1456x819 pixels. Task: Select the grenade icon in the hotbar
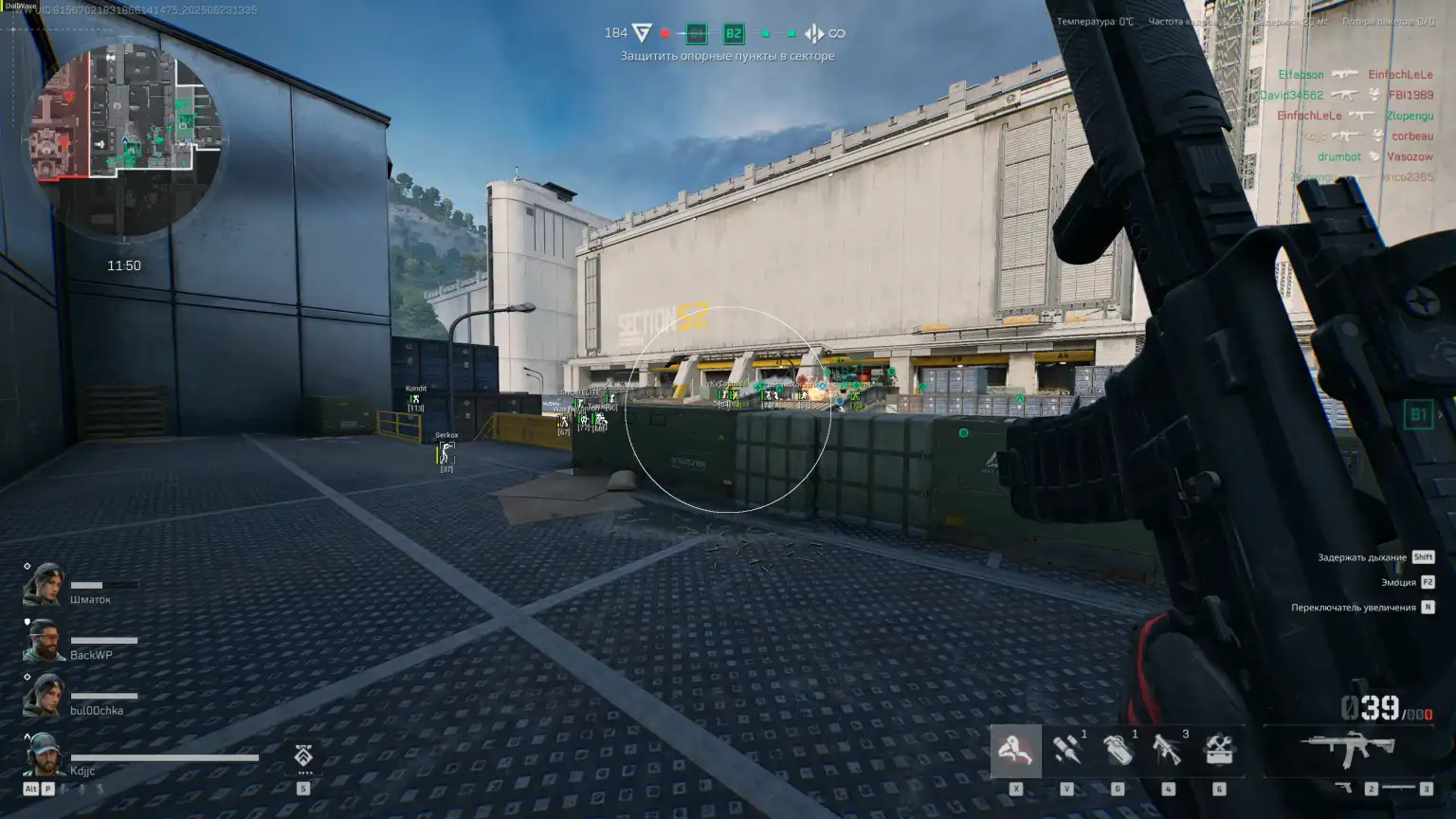1119,752
